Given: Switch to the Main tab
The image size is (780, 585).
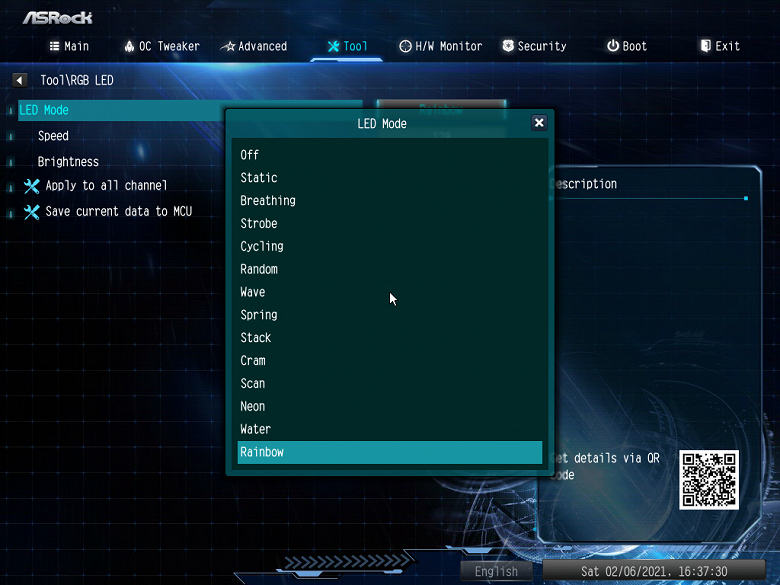Looking at the screenshot, I should pos(69,46).
